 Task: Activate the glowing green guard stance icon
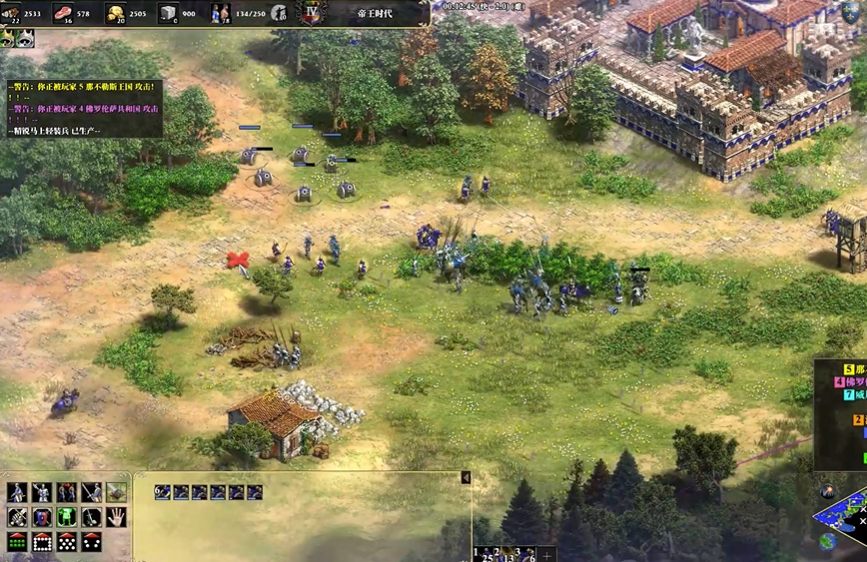(66, 517)
